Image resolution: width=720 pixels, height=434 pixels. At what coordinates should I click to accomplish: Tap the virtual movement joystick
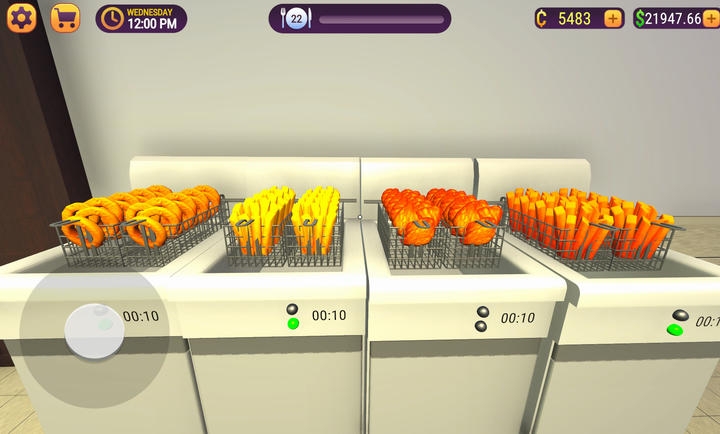point(94,331)
